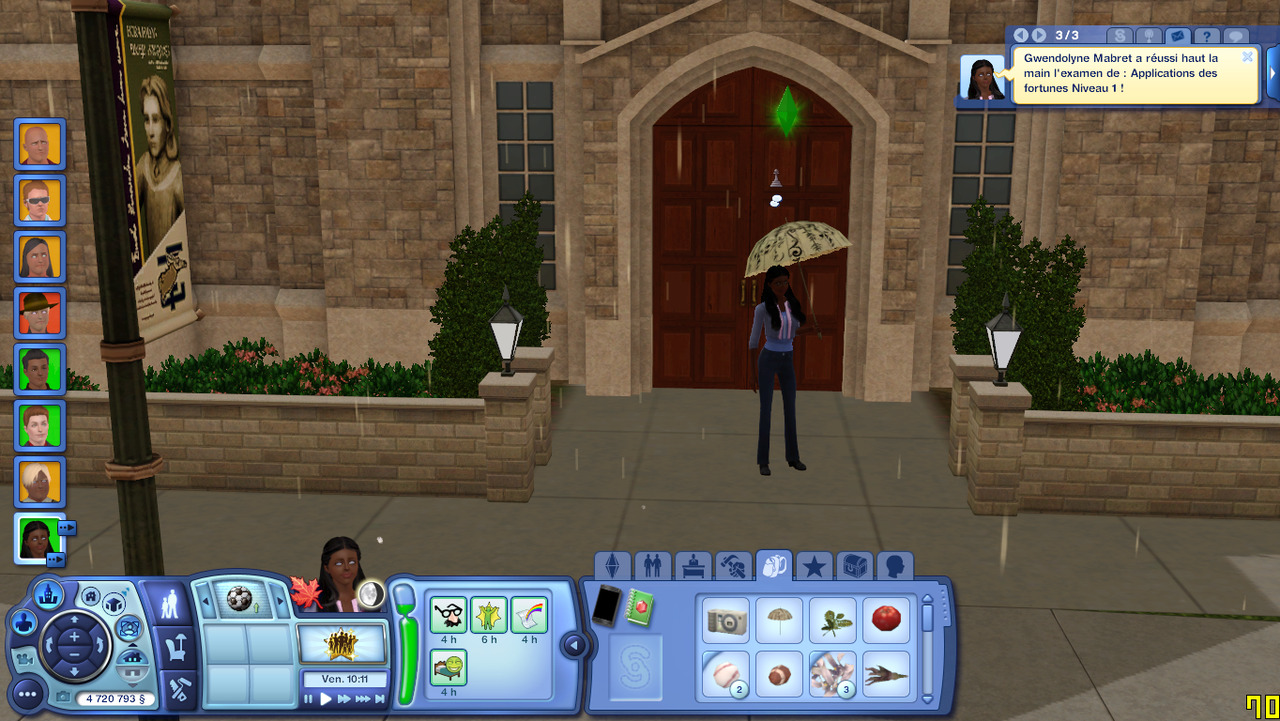Switch to the Relationships tab with two figures
Image resolution: width=1280 pixels, height=721 pixels.
pos(652,567)
